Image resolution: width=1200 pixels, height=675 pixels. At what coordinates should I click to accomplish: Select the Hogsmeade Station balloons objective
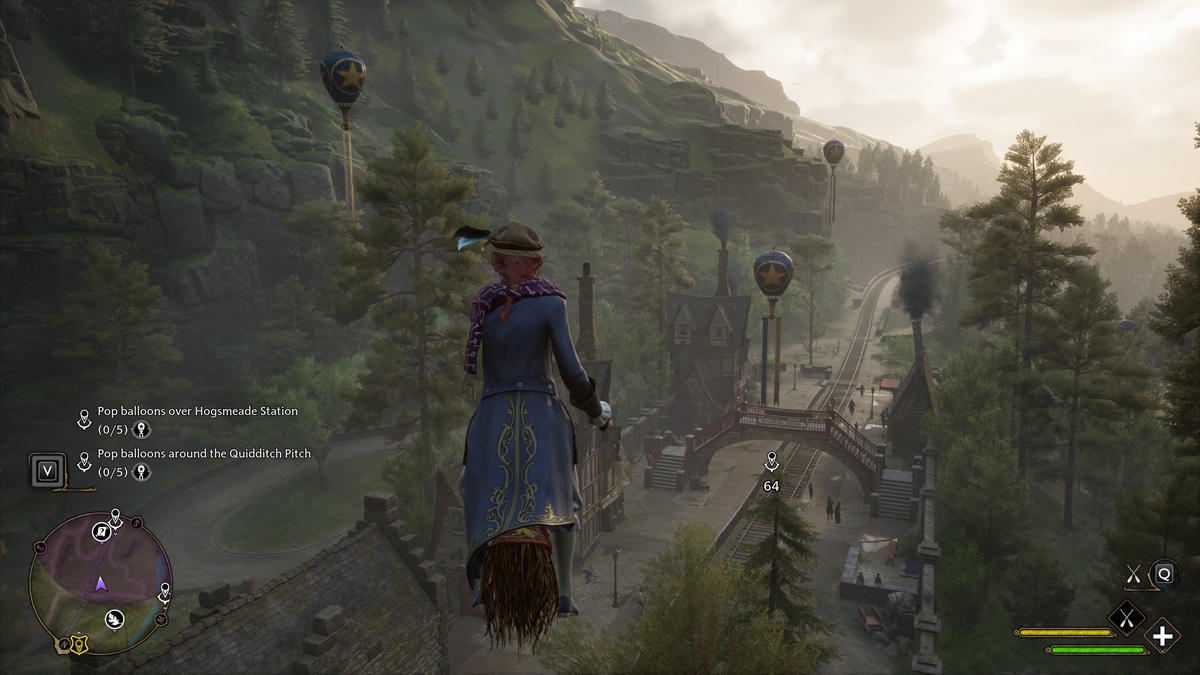(x=197, y=411)
